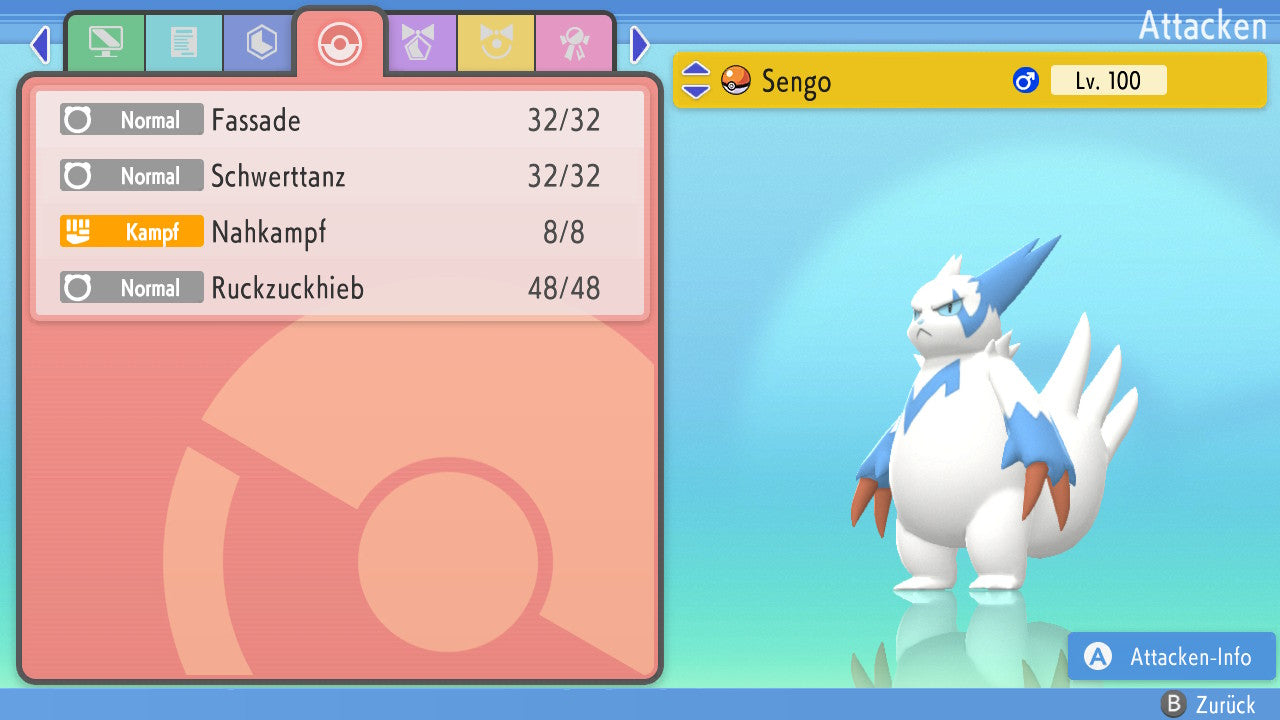1280x720 pixels.
Task: Select the red Poké Ball moves tab
Action: tap(340, 44)
